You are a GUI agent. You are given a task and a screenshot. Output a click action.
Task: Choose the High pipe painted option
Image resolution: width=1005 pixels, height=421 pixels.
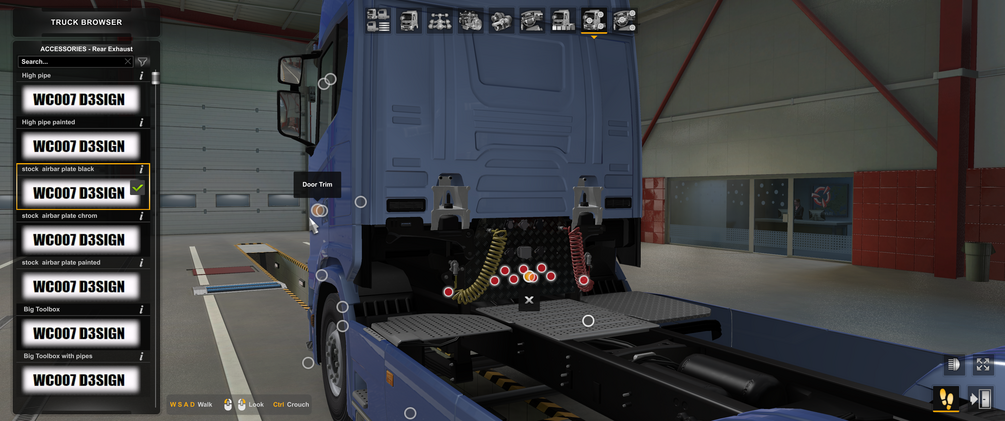click(x=79, y=146)
